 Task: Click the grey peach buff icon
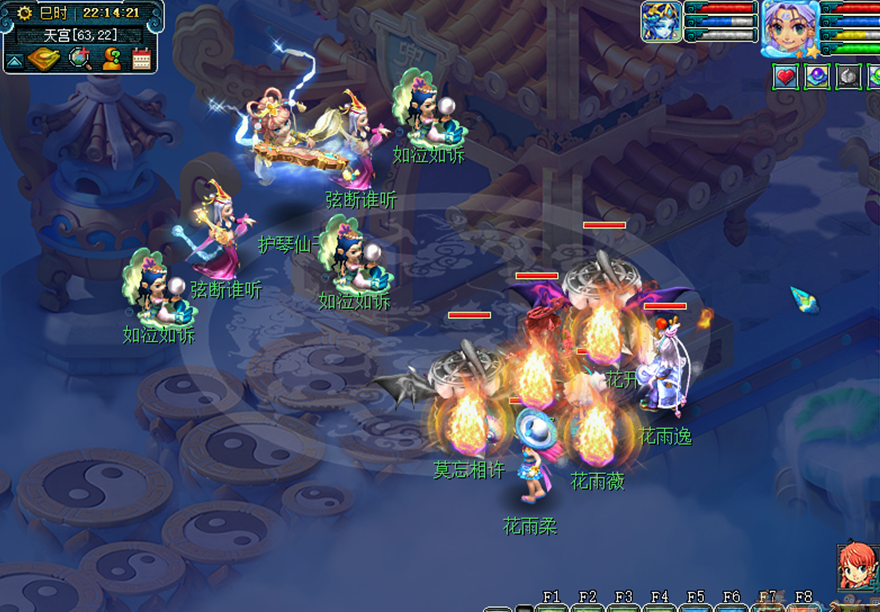(848, 76)
